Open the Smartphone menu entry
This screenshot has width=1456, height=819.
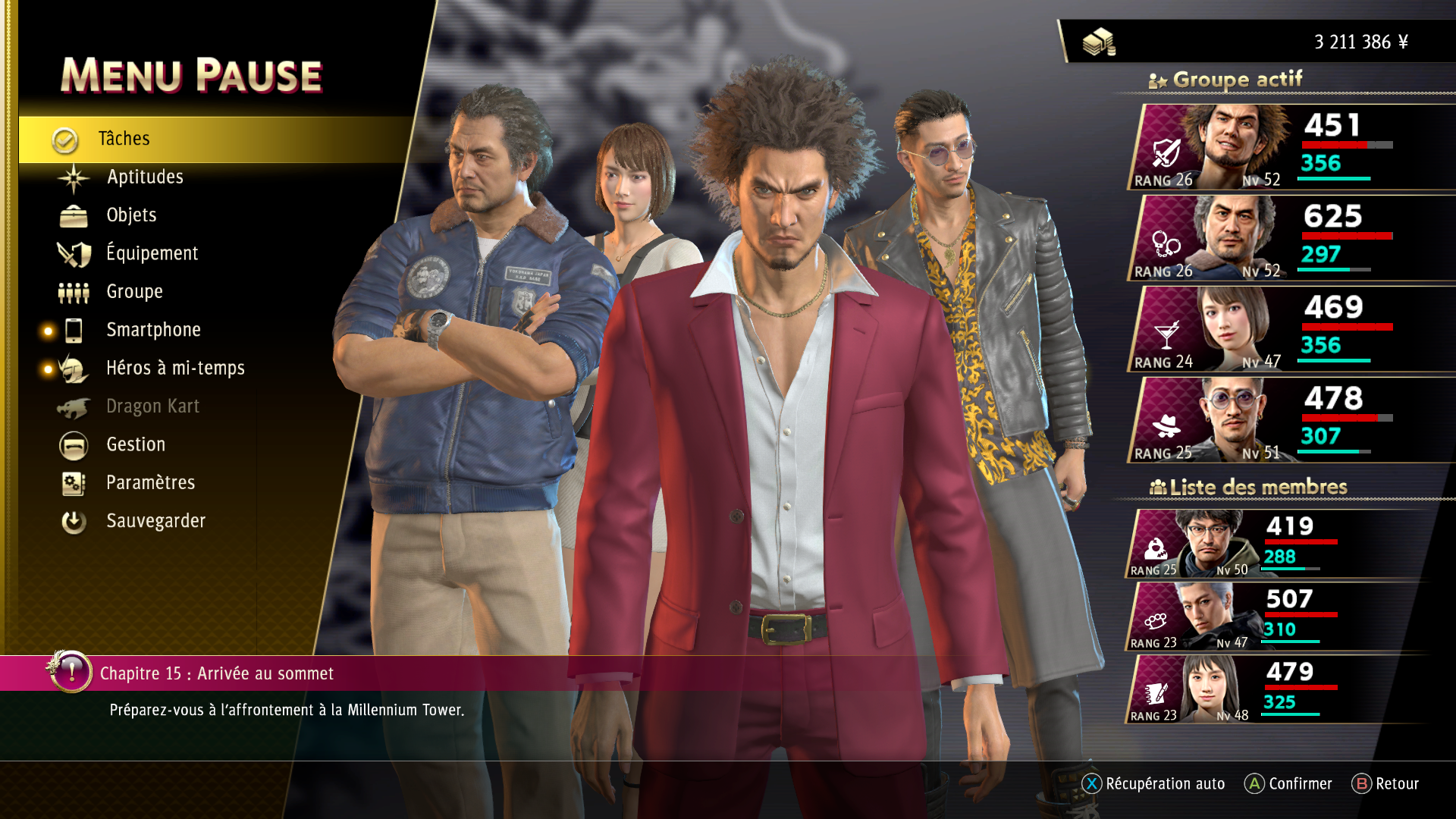pyautogui.click(x=153, y=330)
